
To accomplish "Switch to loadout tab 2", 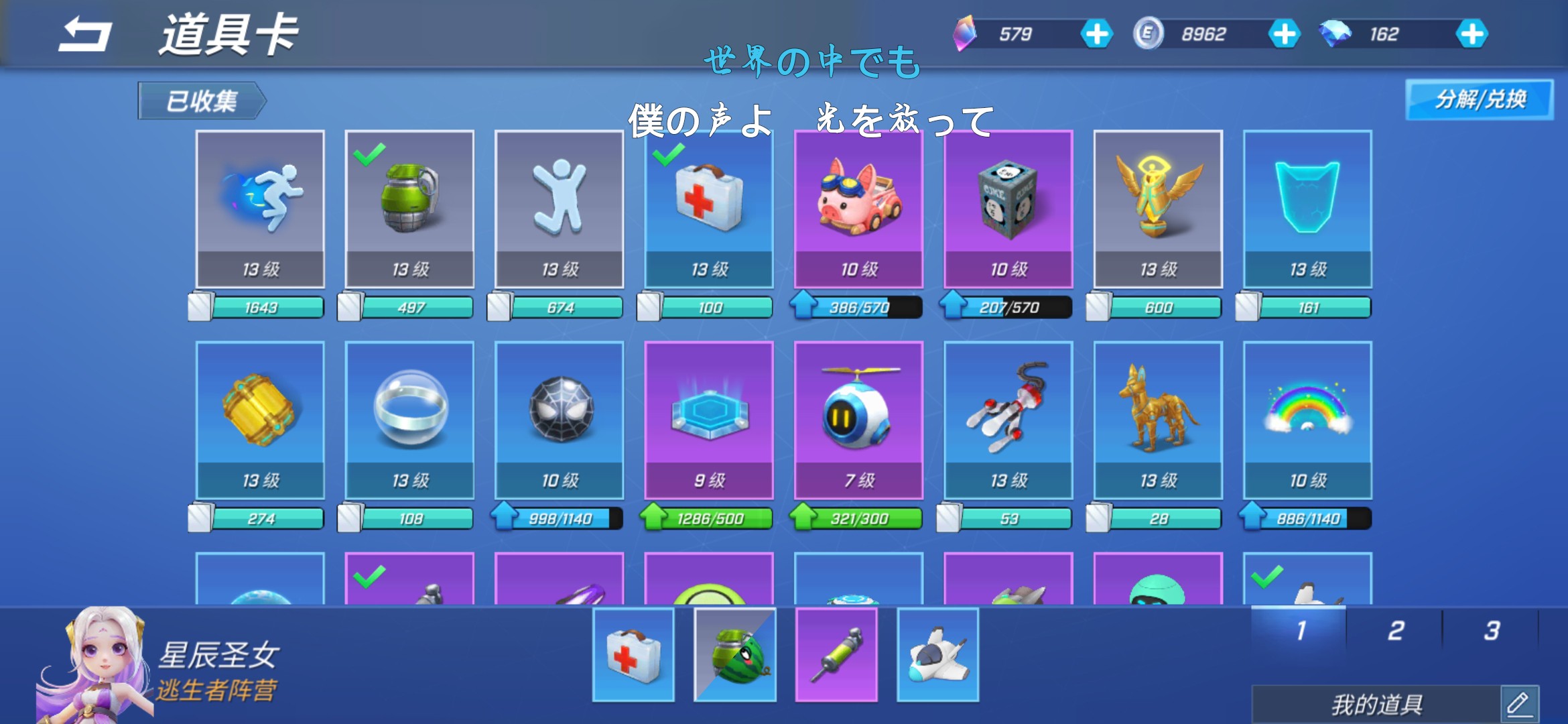I will 1396,630.
